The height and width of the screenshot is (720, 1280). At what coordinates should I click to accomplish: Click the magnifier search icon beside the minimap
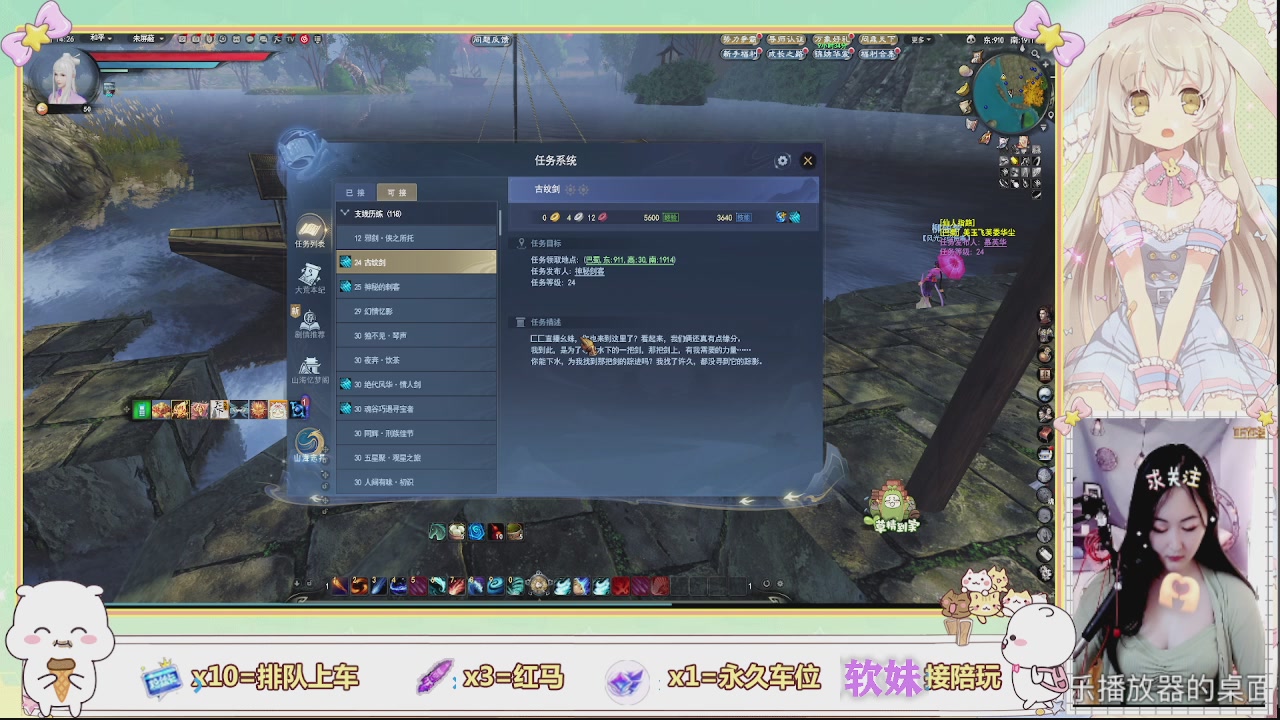1035,54
